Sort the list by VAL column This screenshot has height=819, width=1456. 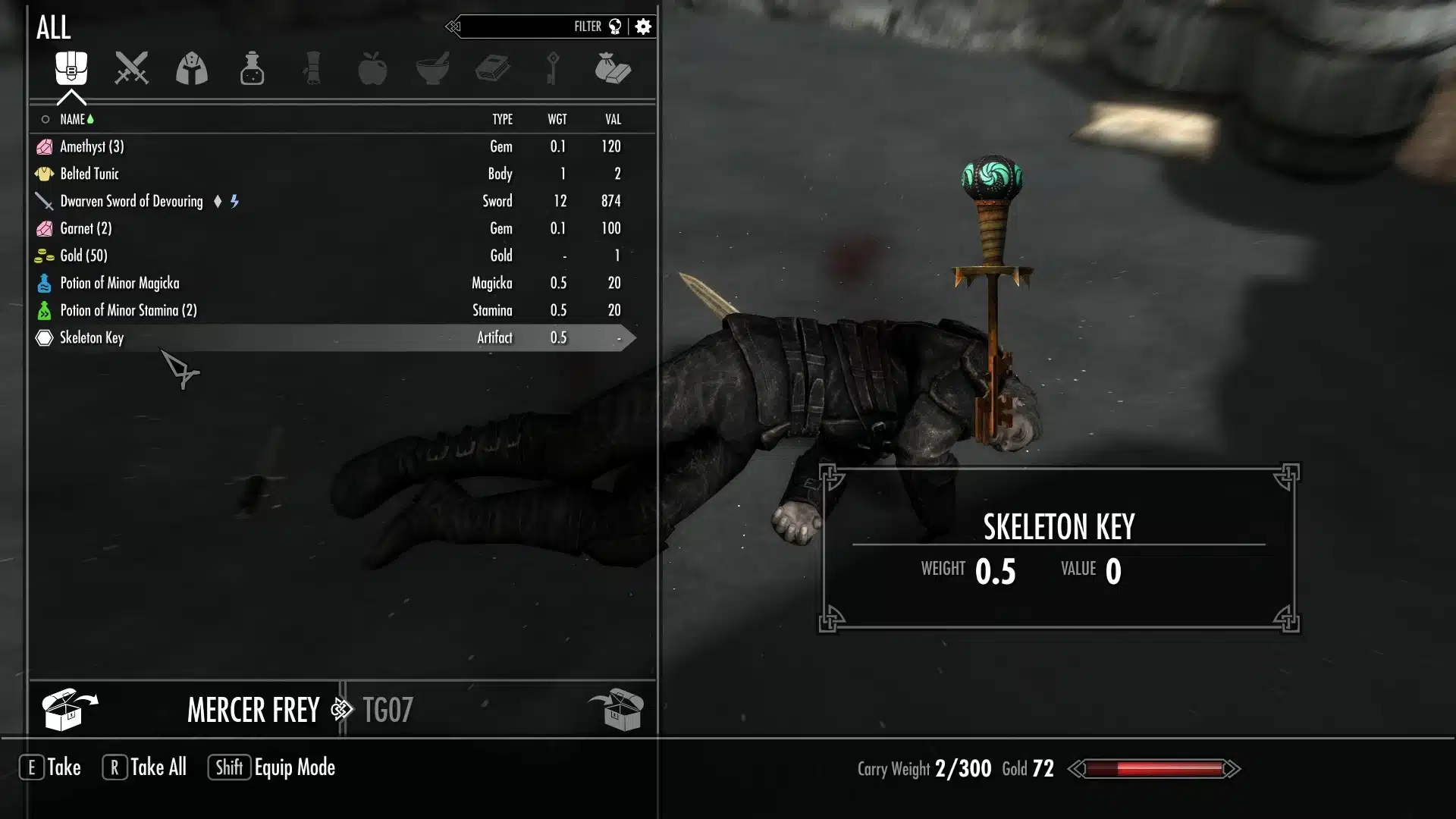(x=613, y=120)
